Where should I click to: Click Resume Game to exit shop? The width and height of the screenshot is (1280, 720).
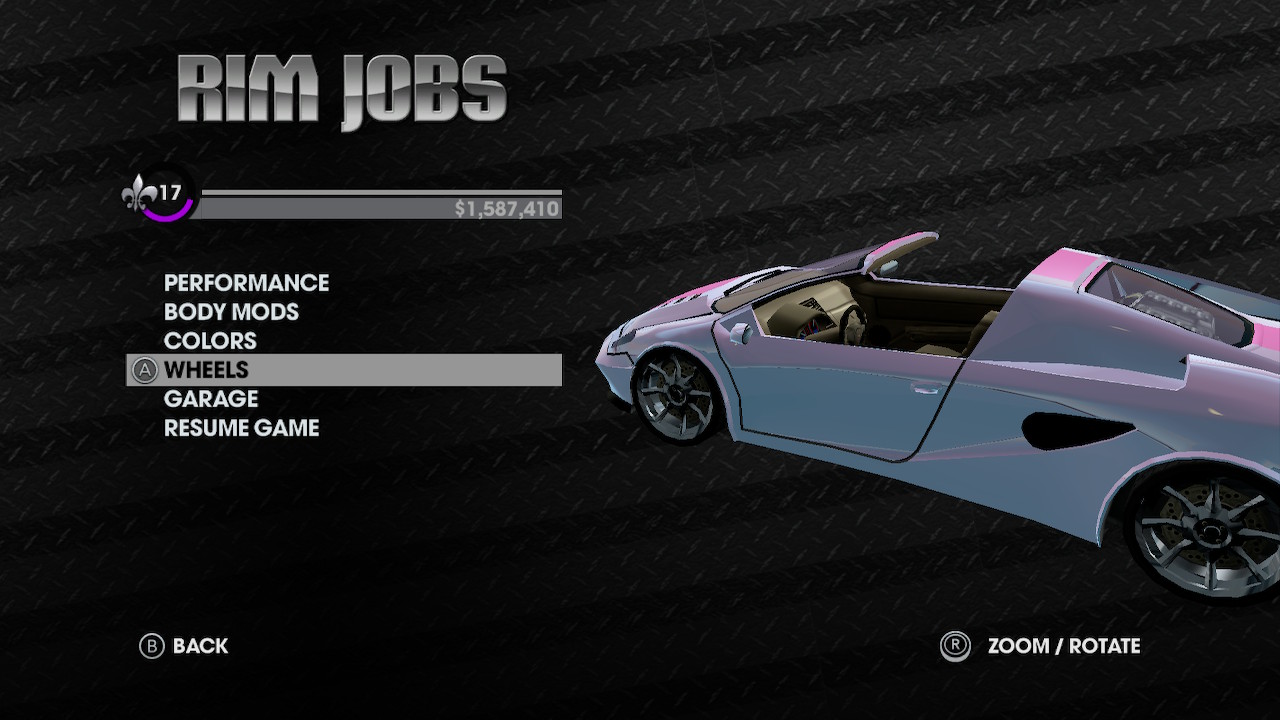(241, 428)
